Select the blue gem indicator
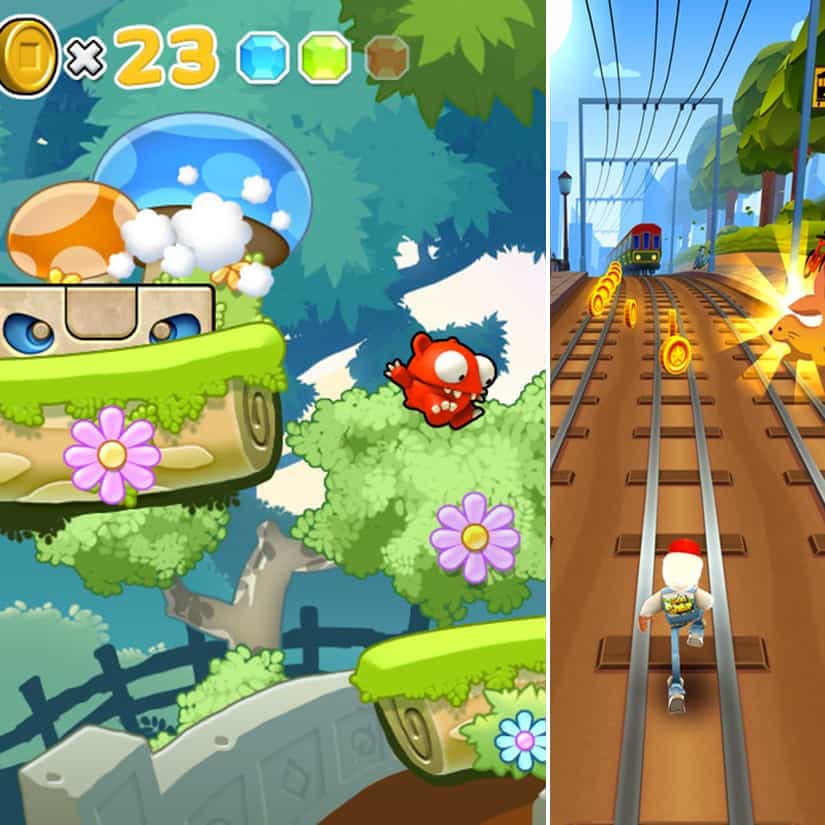 (x=261, y=57)
